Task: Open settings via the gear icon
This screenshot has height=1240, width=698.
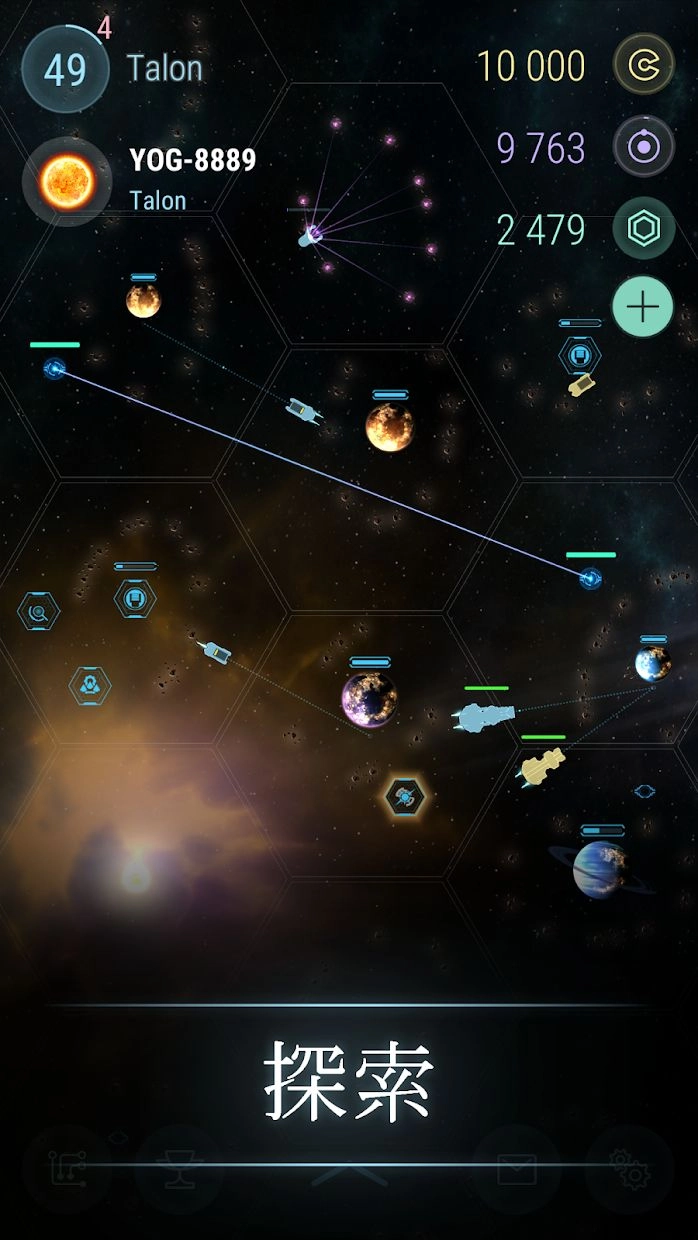Action: [x=629, y=1169]
